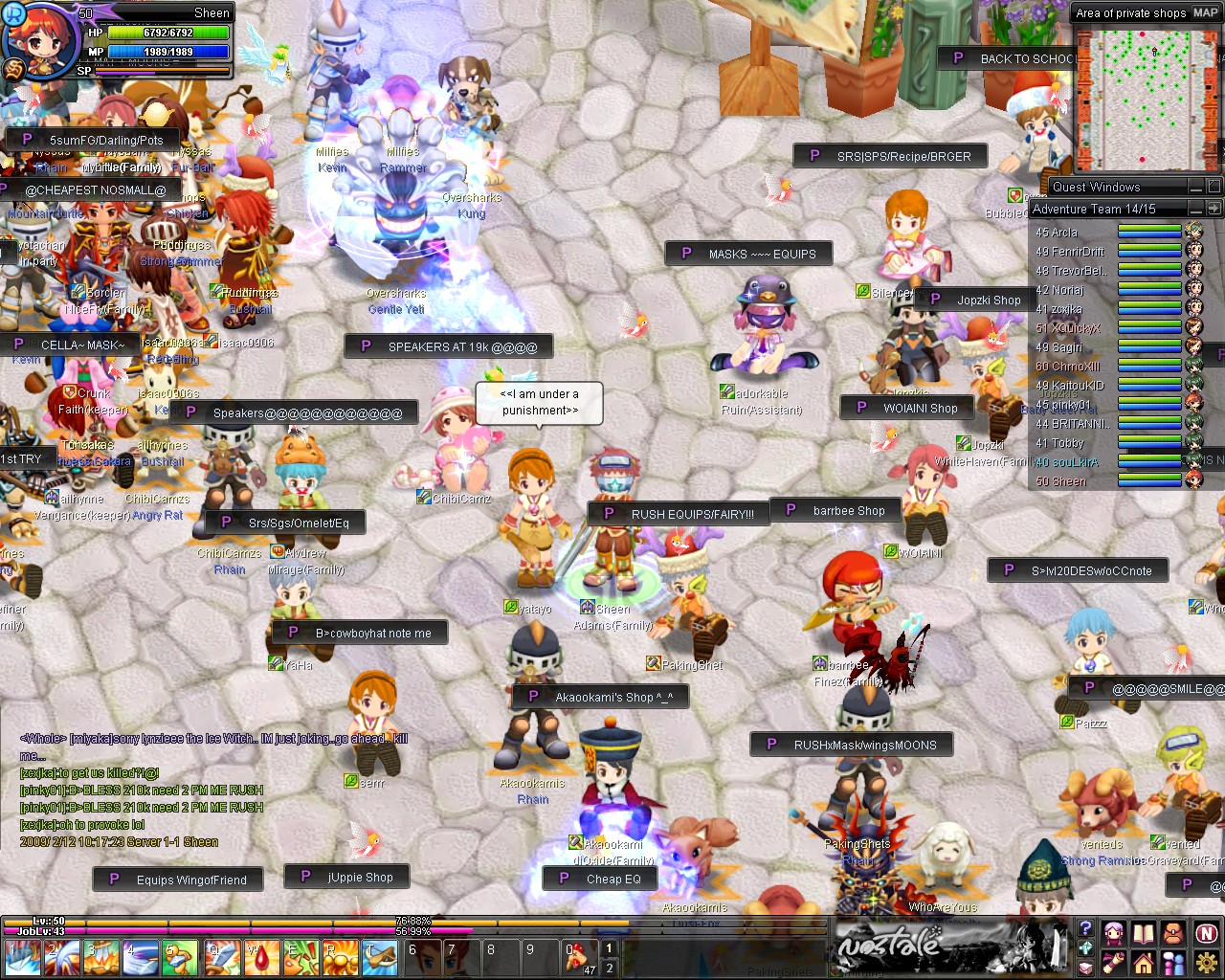Open the character info icon
Image resolution: width=1225 pixels, height=980 pixels.
[x=1114, y=932]
